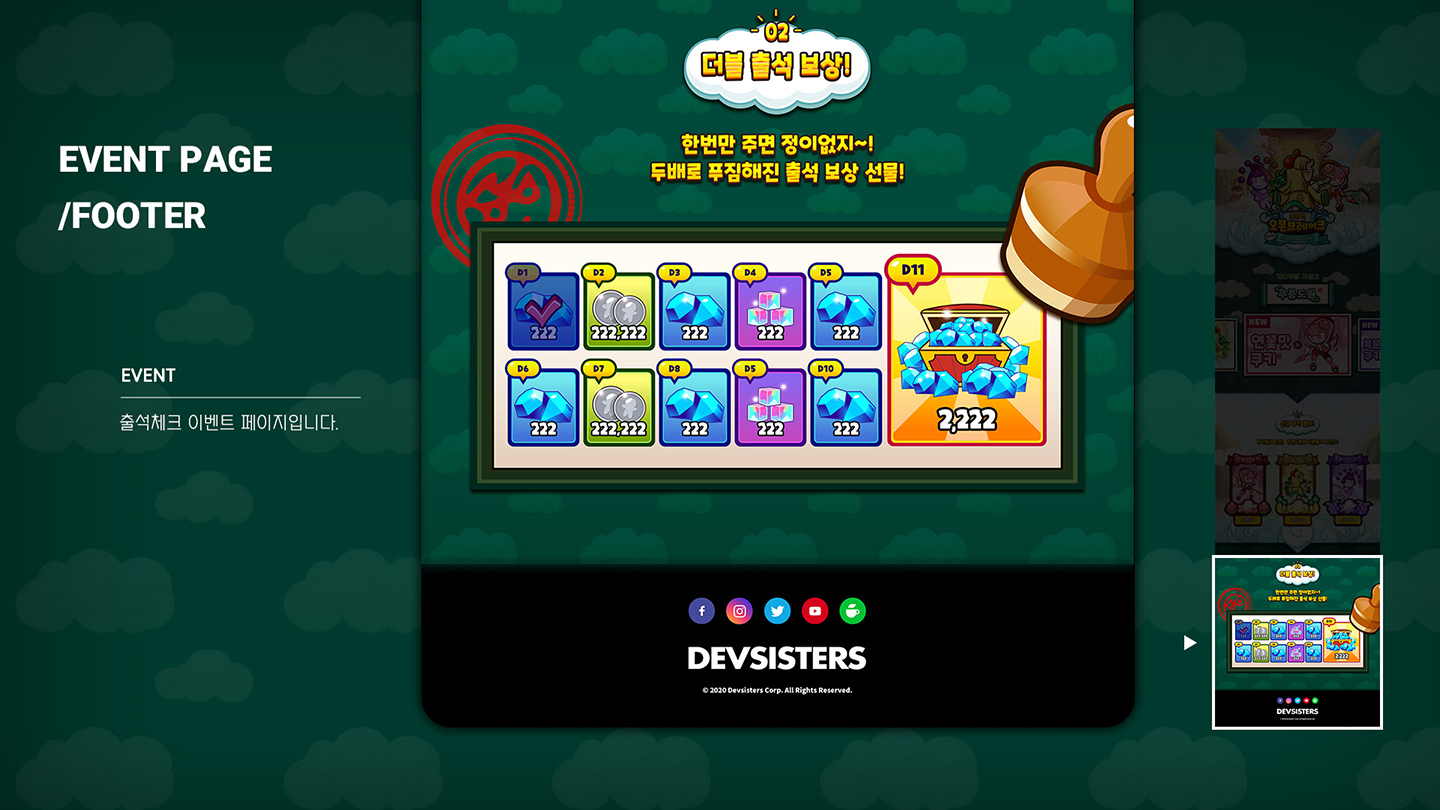This screenshot has height=810, width=1440.
Task: Select the D10 crystal reward tile
Action: tap(846, 407)
